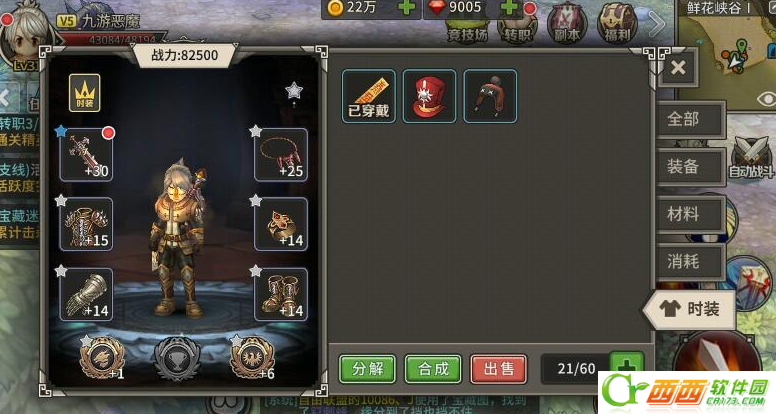
Task: Select the red top hat fashion item
Action: 429,96
